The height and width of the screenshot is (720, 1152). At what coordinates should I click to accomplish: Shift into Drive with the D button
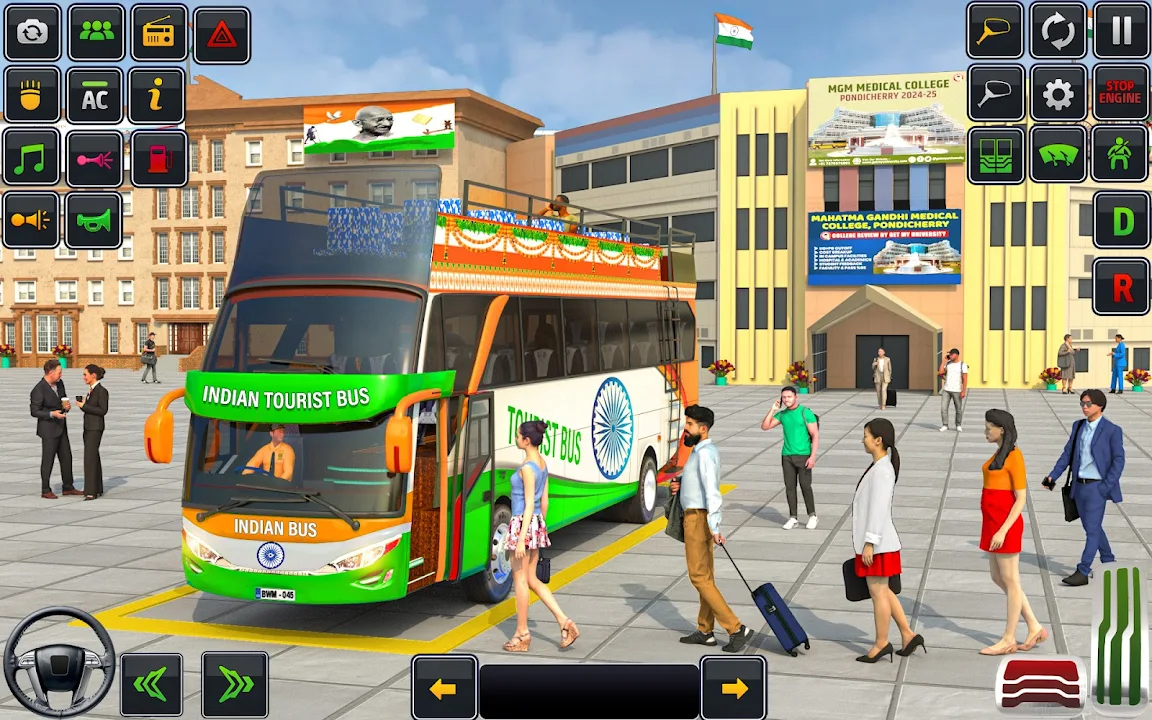(x=1121, y=220)
